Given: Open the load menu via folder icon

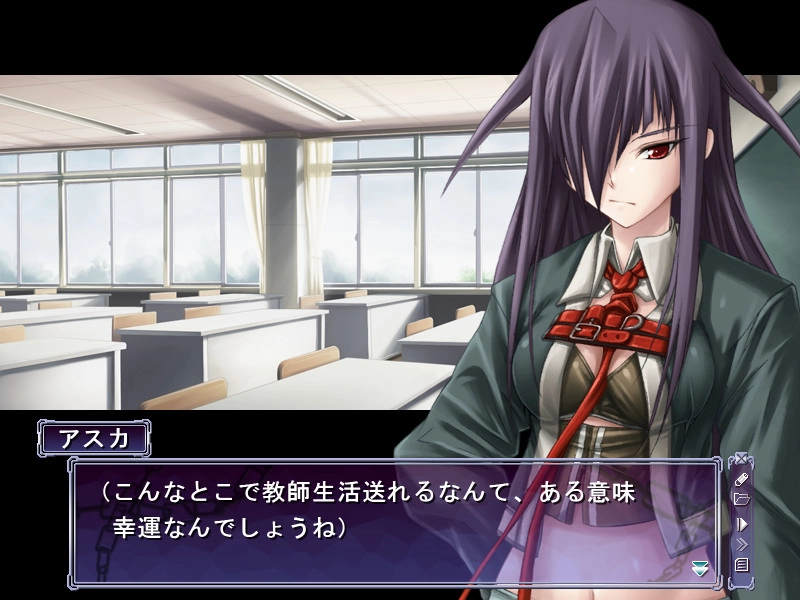Looking at the screenshot, I should pyautogui.click(x=741, y=499).
